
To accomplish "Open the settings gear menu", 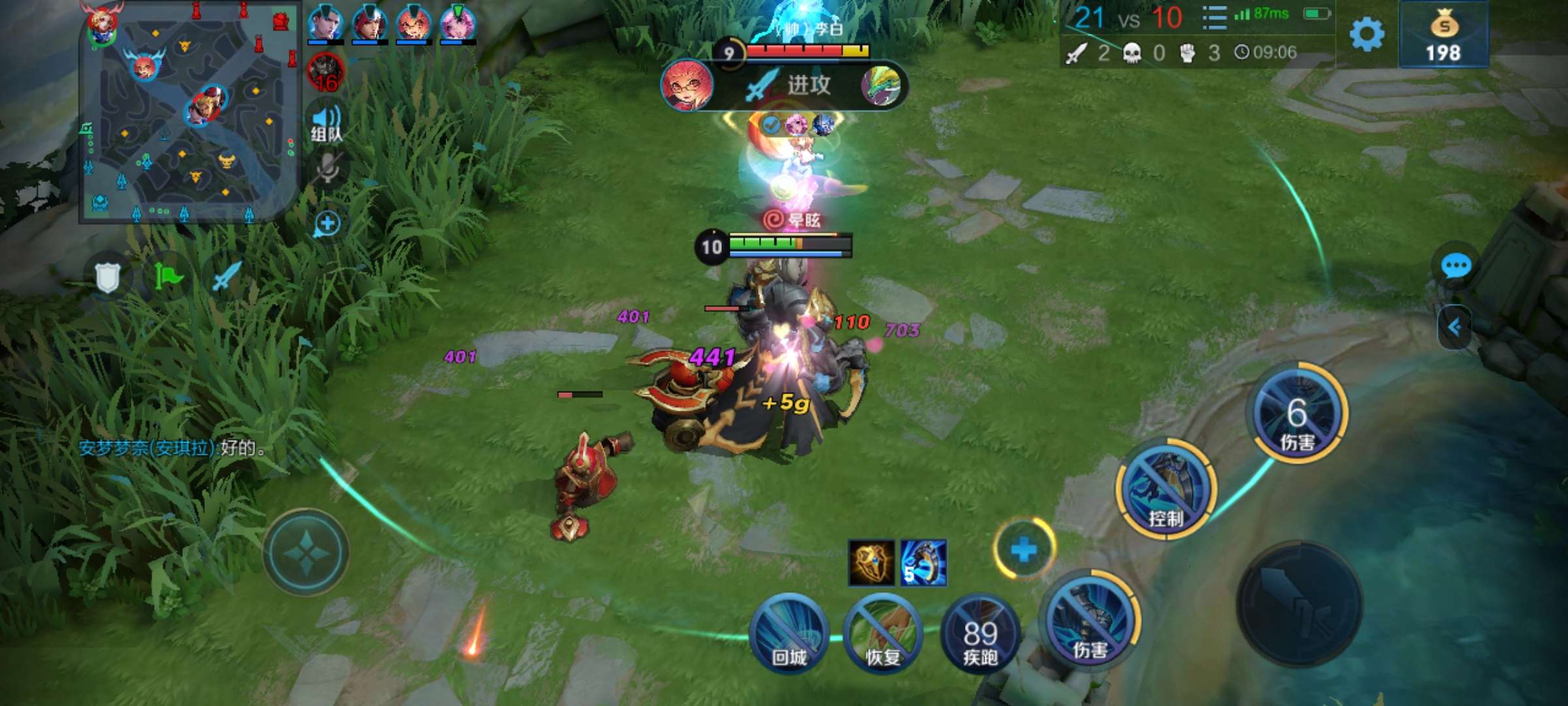I will 1366,34.
